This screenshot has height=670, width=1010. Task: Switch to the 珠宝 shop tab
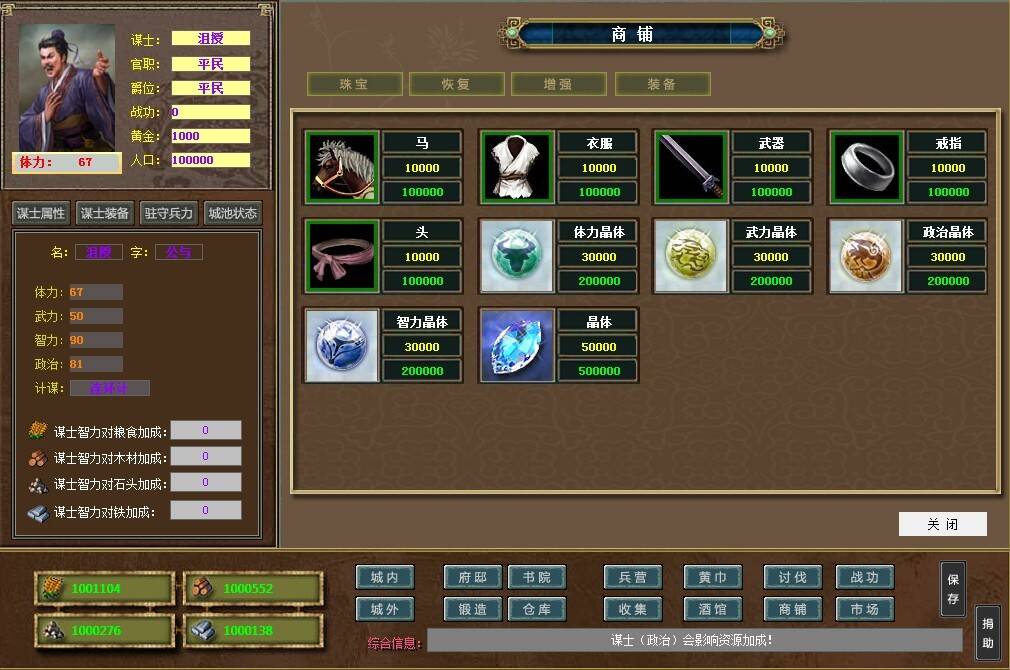(x=354, y=84)
